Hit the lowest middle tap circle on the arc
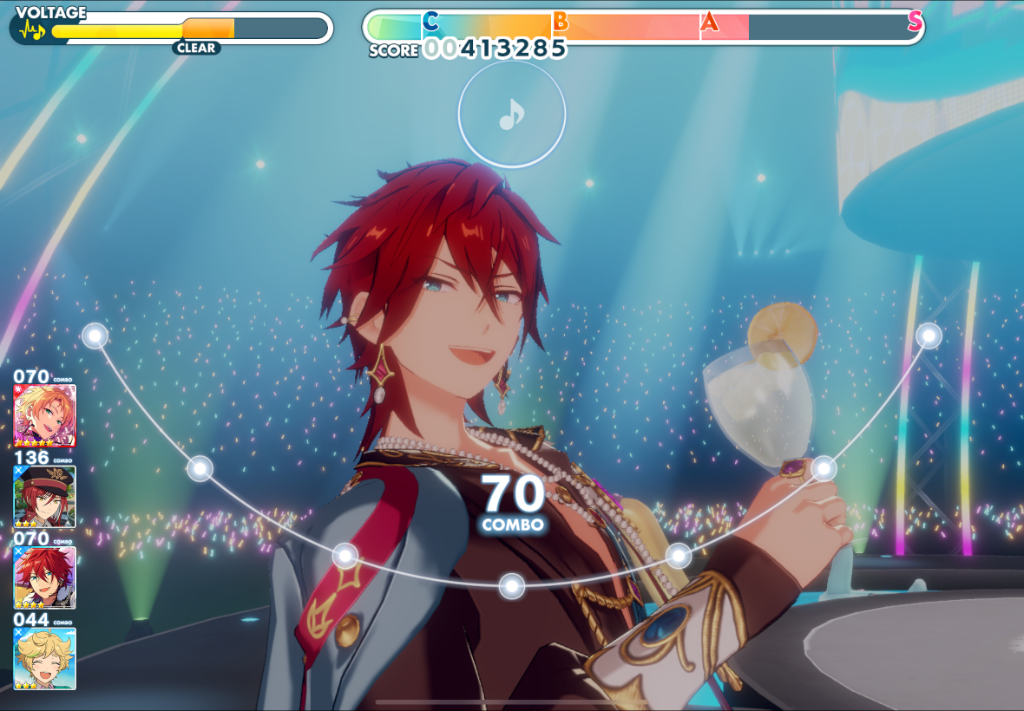Image resolution: width=1024 pixels, height=711 pixels. 512,586
